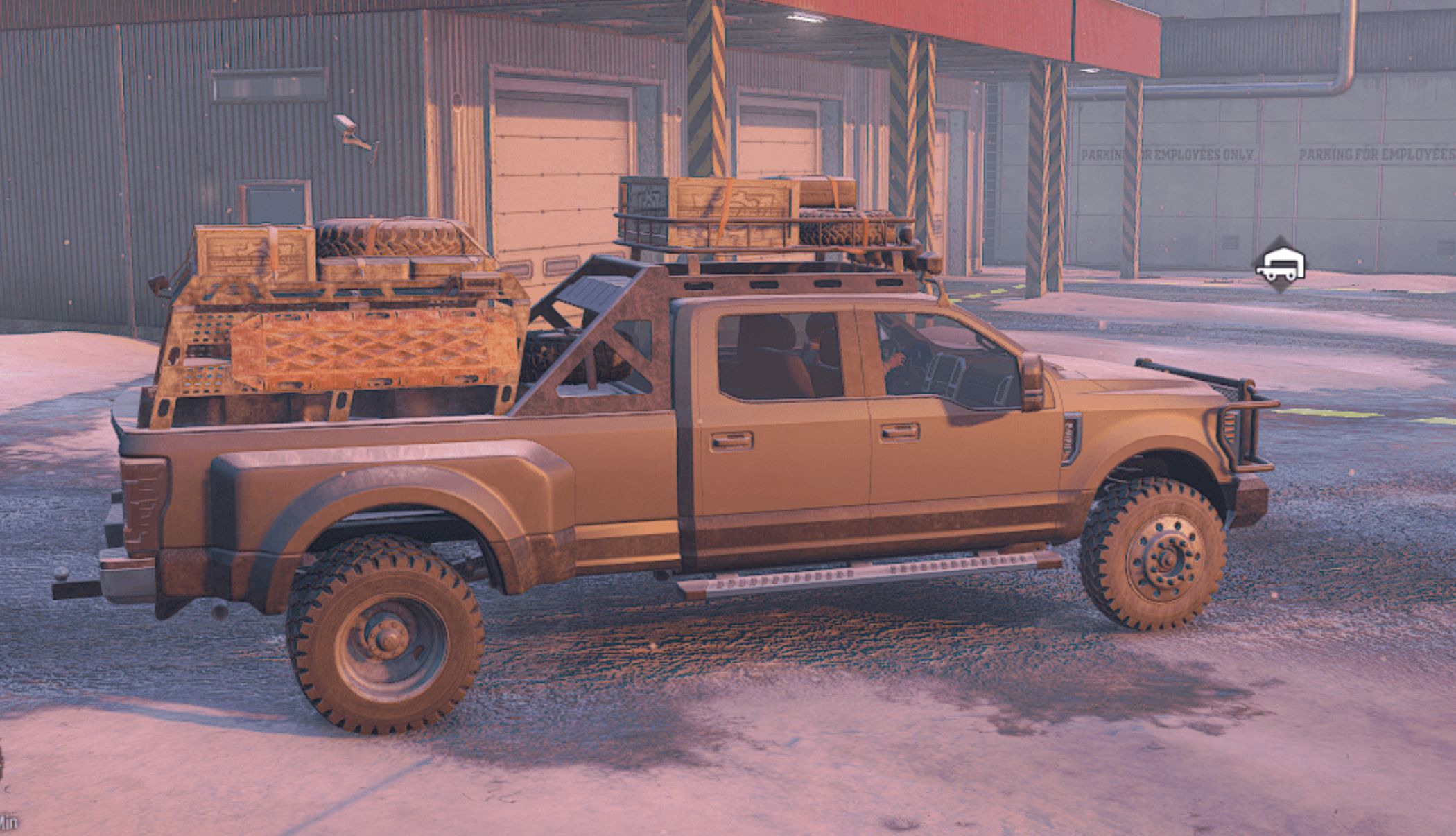Select the trailer marker icon
Screen dimensions: 1456x836
pyautogui.click(x=1280, y=264)
